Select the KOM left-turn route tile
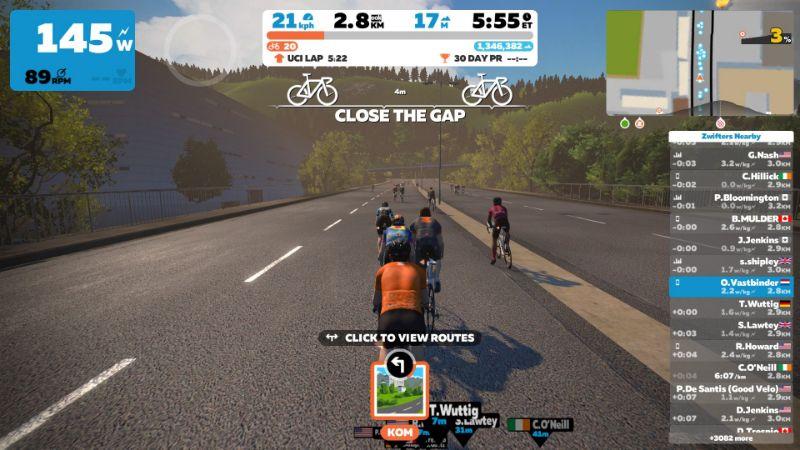The width and height of the screenshot is (800, 450). (399, 385)
